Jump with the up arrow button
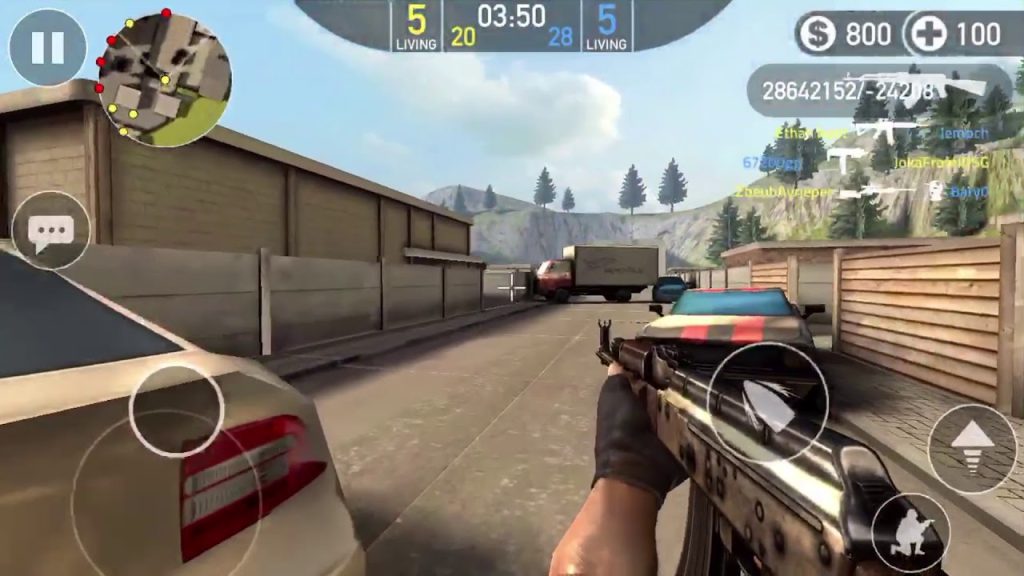The image size is (1024, 576). [x=972, y=449]
